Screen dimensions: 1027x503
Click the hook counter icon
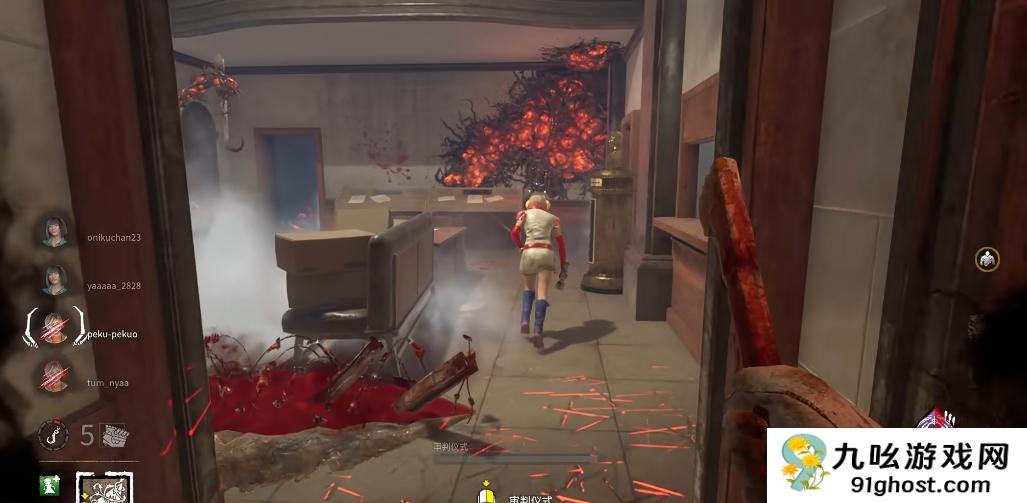pyautogui.click(x=52, y=434)
